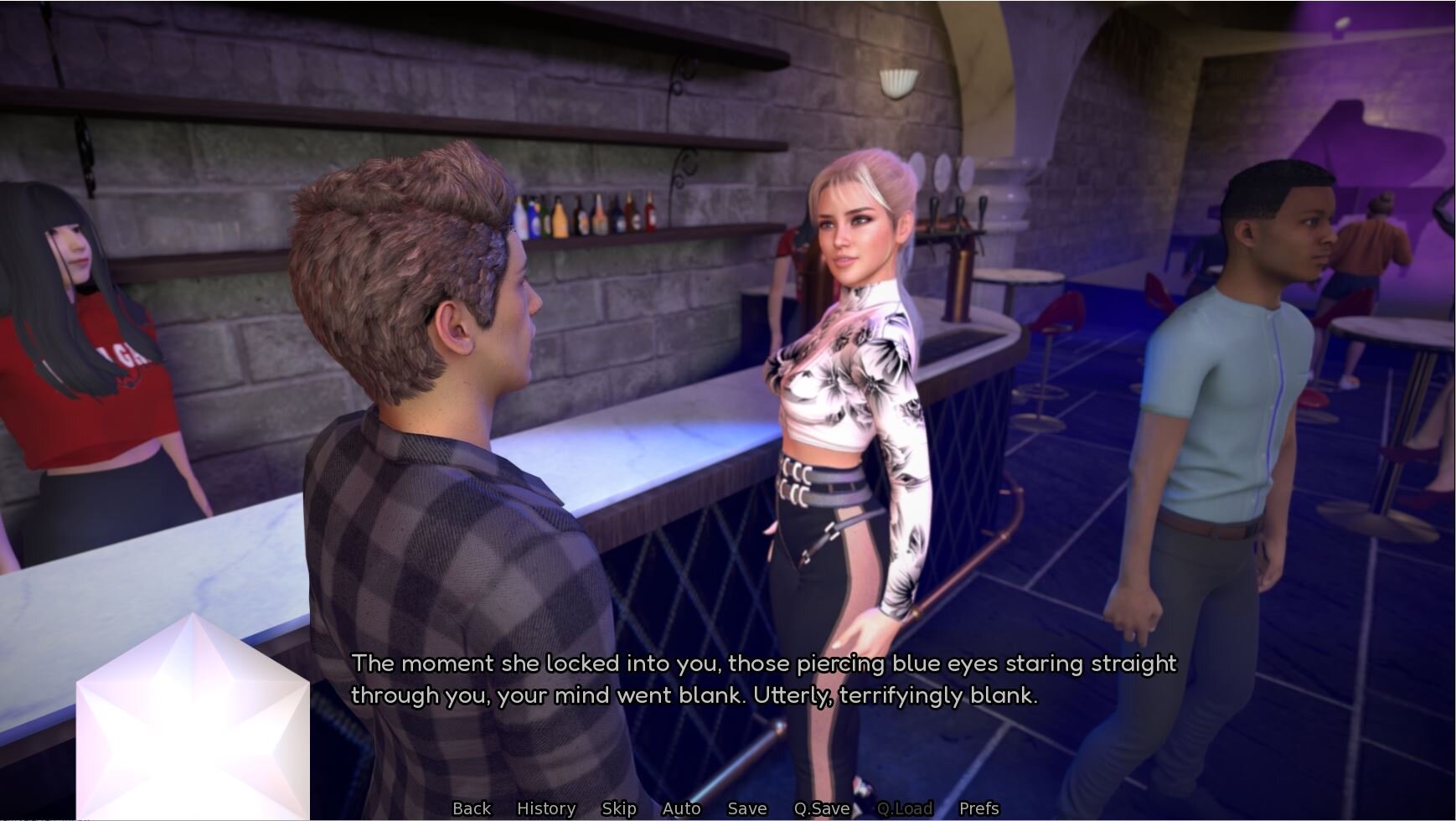1456x821 pixels.
Task: Open the Prefs settings screen
Action: coord(979,808)
